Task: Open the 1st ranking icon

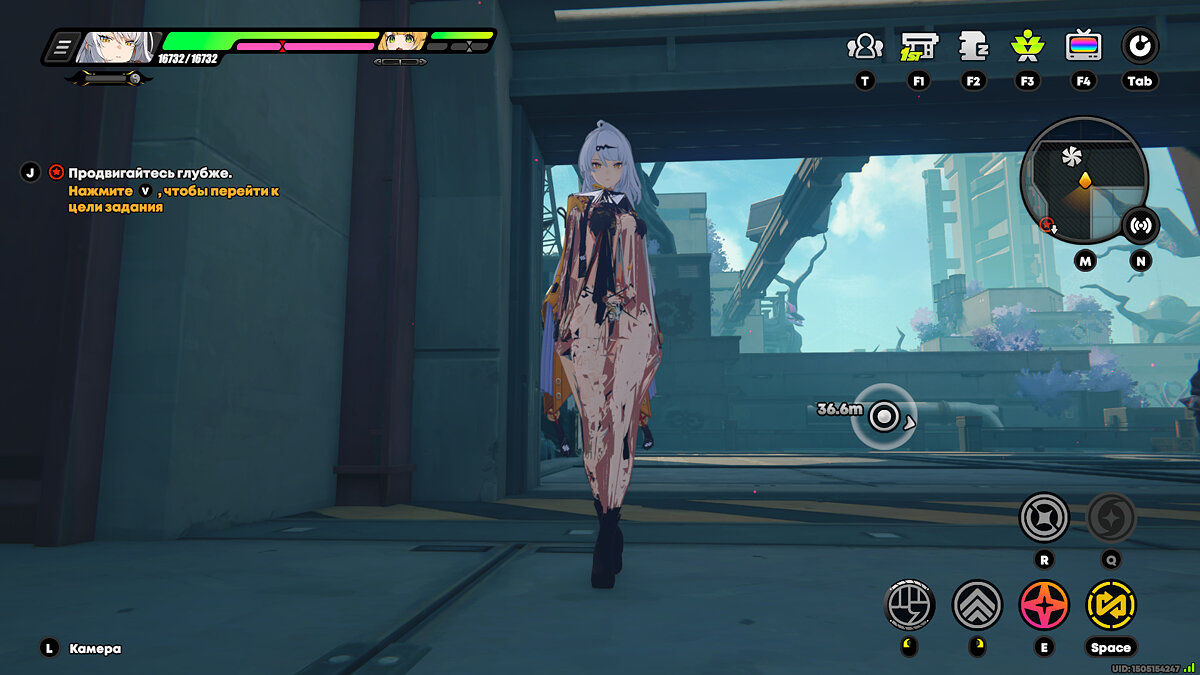Action: (x=918, y=46)
